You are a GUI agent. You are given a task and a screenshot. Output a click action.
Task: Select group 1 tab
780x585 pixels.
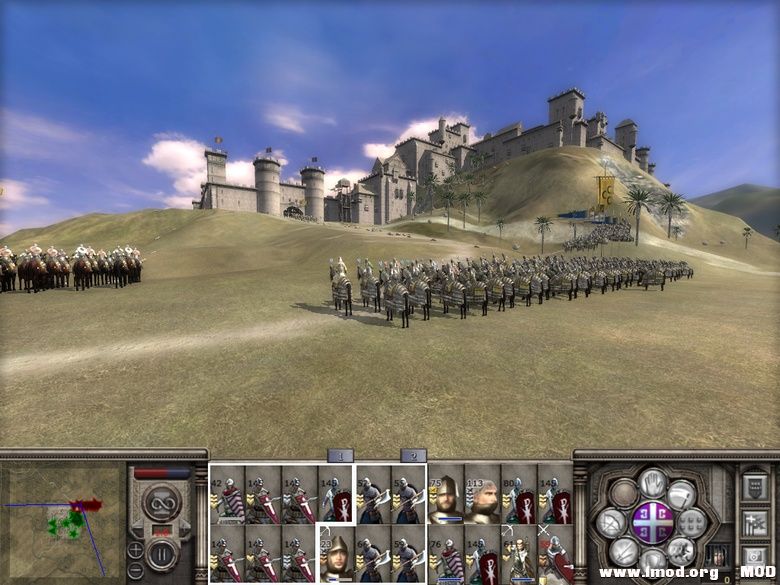(340, 456)
